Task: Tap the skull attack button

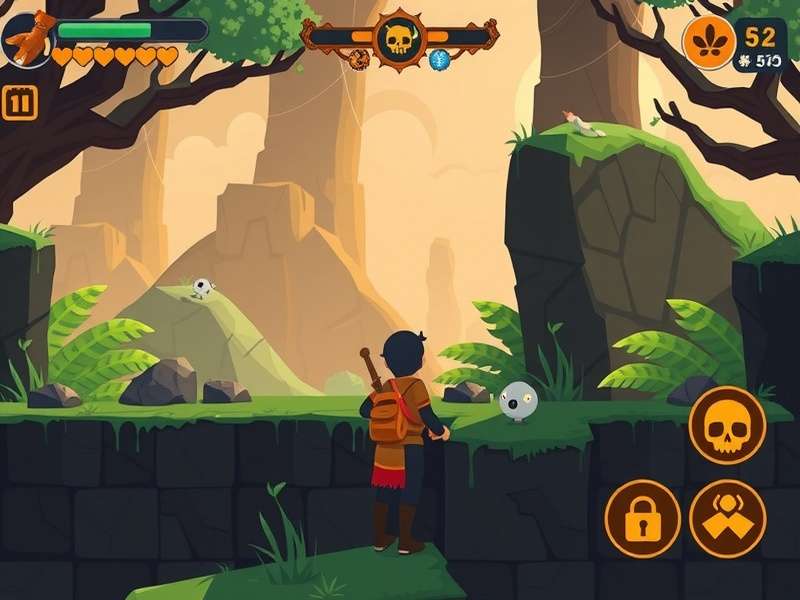Action: coord(727,425)
